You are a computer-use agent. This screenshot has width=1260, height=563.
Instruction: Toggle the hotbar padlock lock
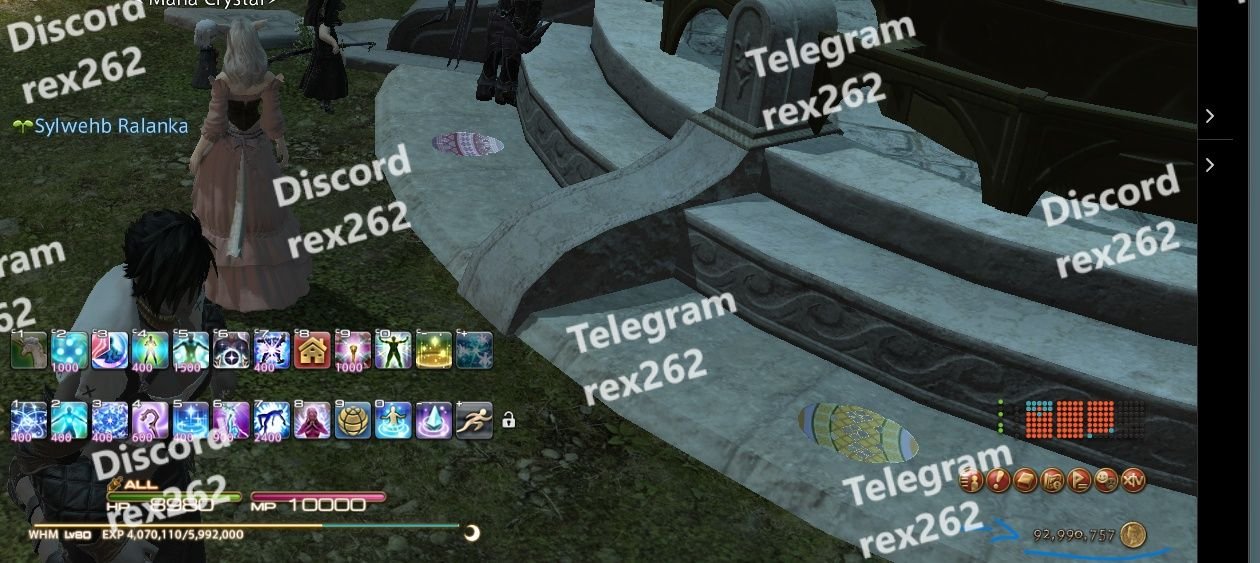508,420
